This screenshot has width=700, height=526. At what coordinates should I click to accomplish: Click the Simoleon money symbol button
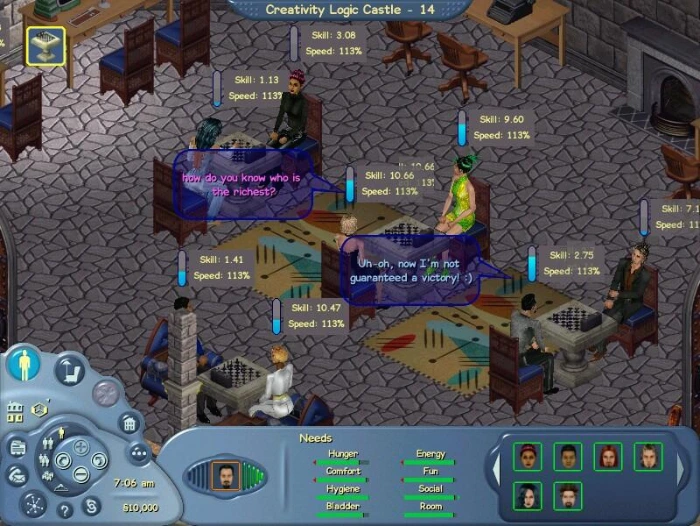[x=90, y=505]
